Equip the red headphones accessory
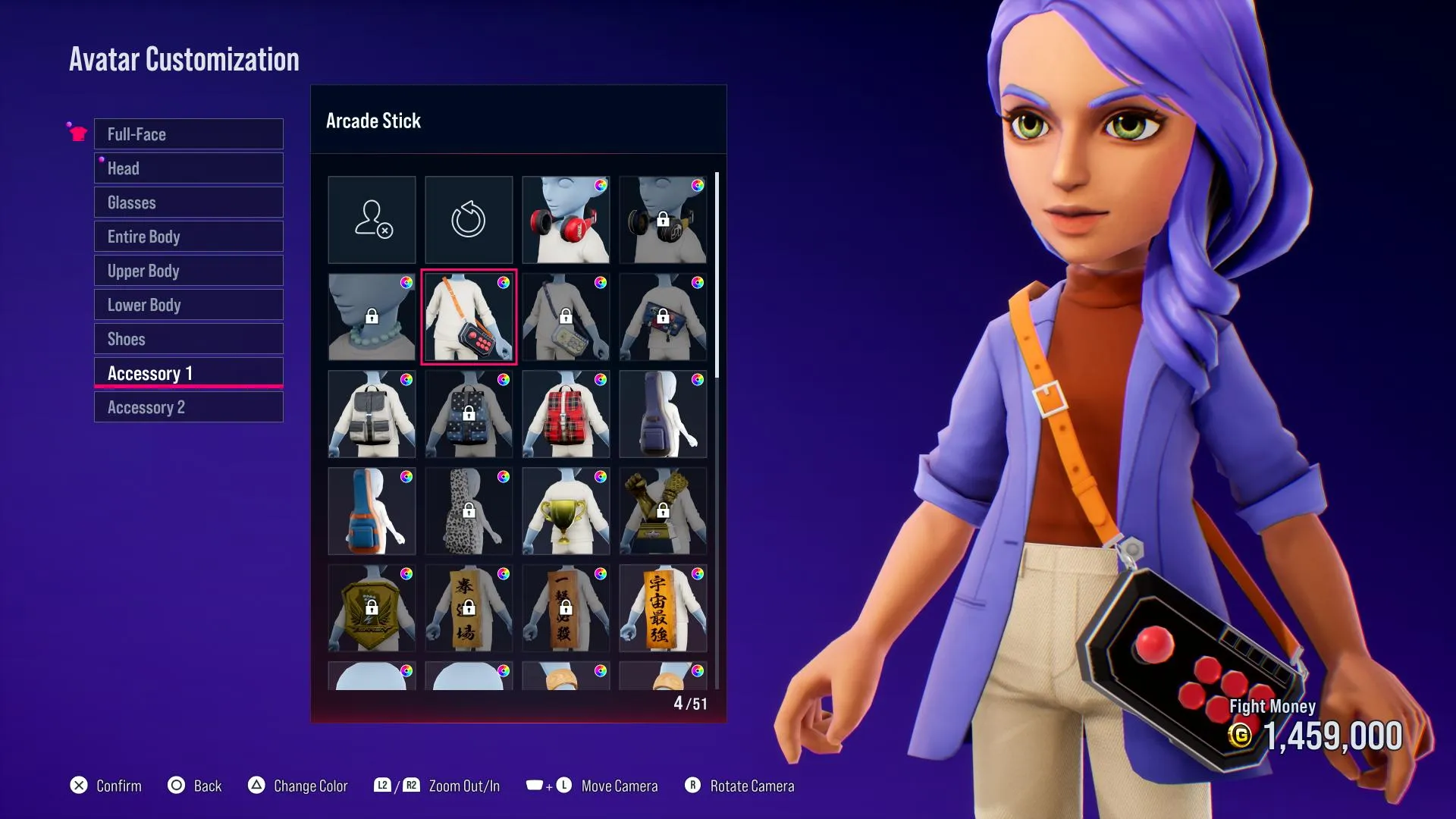The height and width of the screenshot is (819, 1456). click(x=566, y=220)
